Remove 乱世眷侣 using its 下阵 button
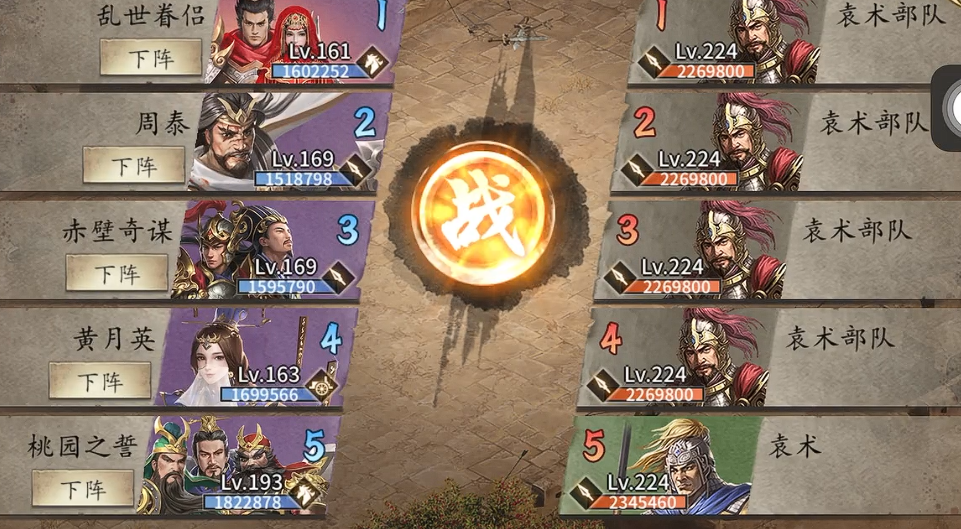The image size is (961, 529). pyautogui.click(x=150, y=58)
